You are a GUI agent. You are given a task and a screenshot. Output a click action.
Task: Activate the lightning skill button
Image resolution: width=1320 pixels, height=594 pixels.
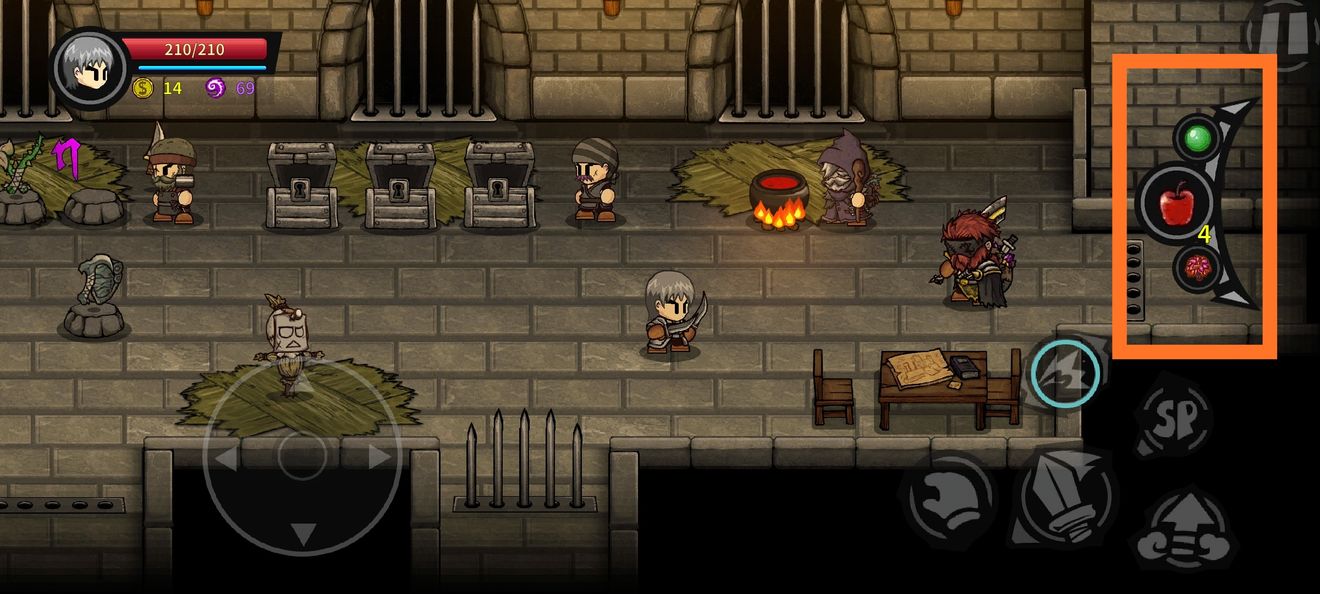coord(1065,373)
